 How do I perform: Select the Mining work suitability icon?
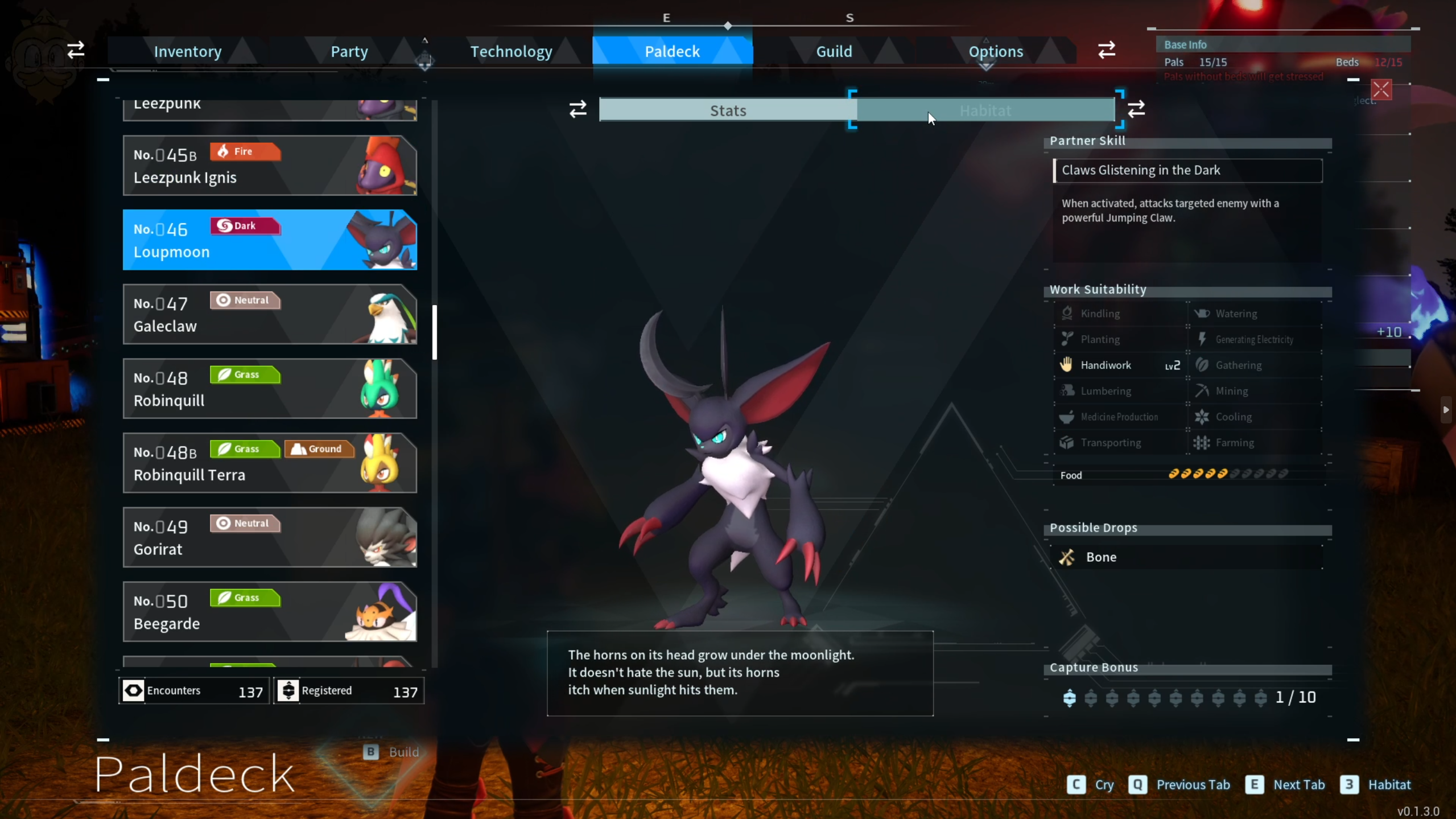[1202, 390]
